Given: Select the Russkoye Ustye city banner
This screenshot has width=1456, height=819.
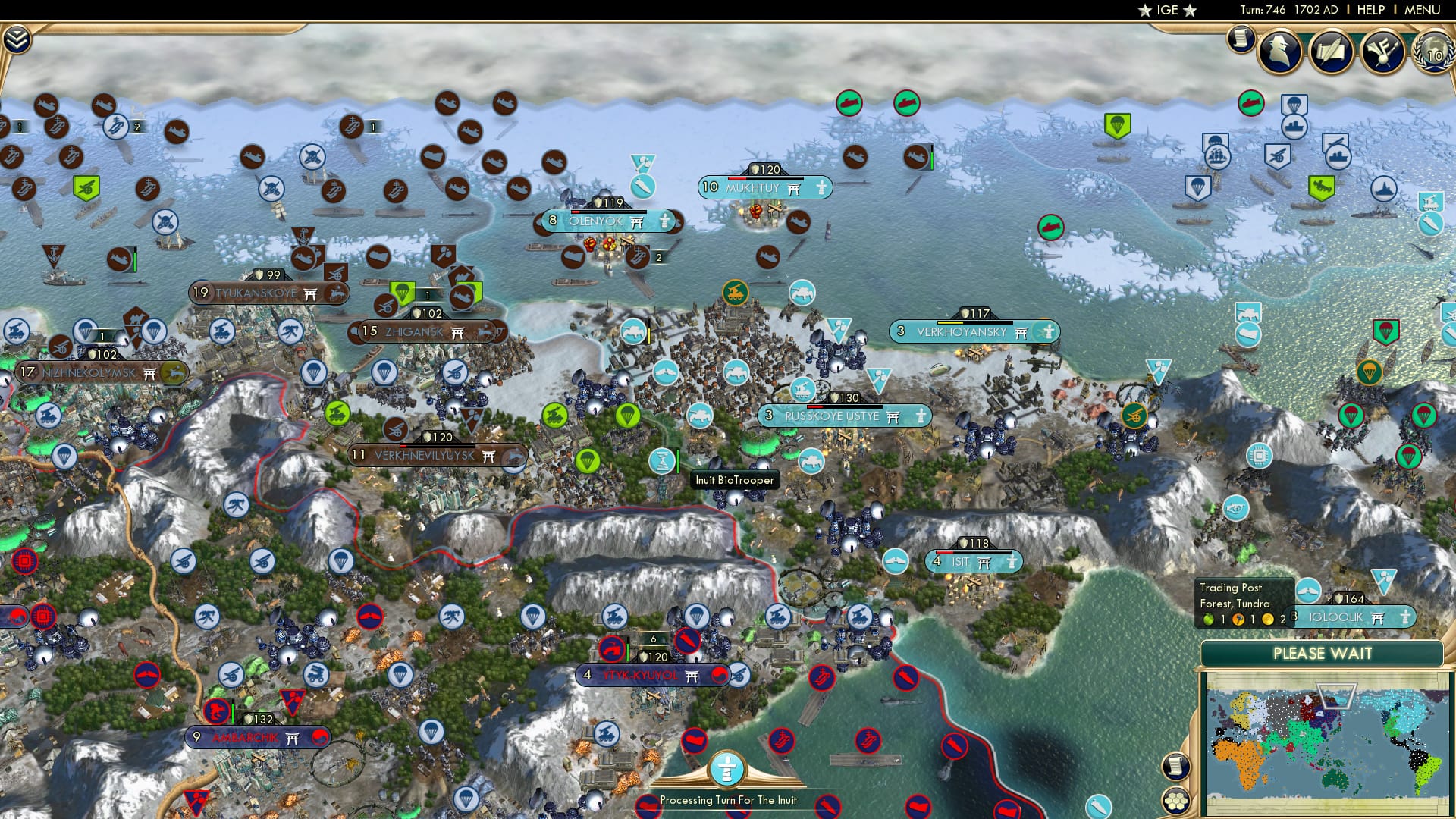Looking at the screenshot, I should coord(830,416).
